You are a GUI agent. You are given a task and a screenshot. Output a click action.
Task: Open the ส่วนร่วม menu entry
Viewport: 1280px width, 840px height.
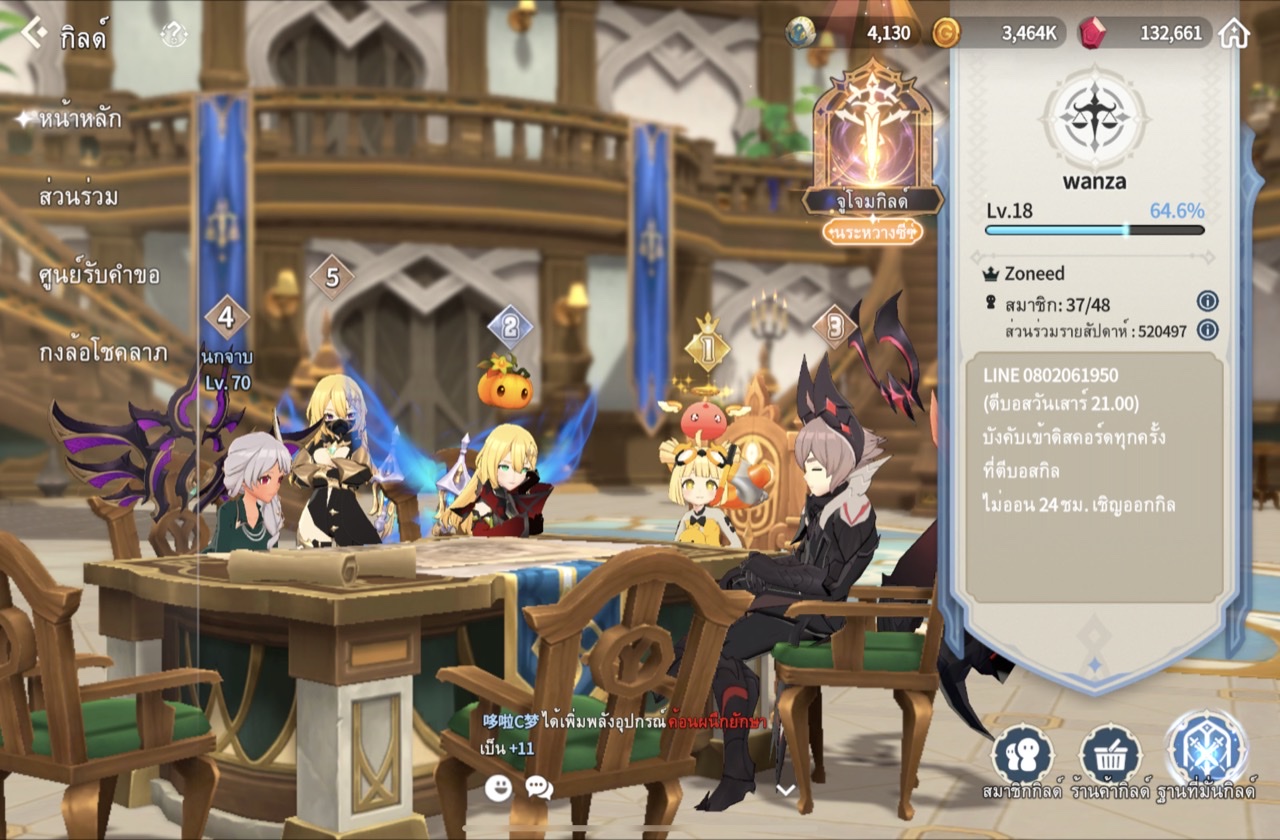click(78, 197)
